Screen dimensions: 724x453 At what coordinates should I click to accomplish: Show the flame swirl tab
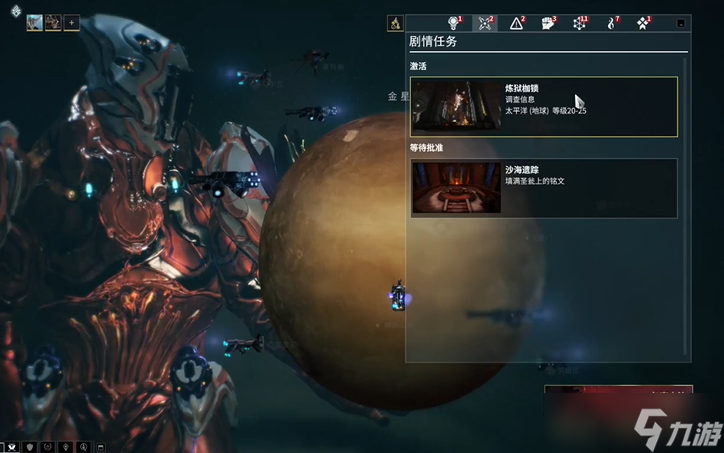click(611, 22)
